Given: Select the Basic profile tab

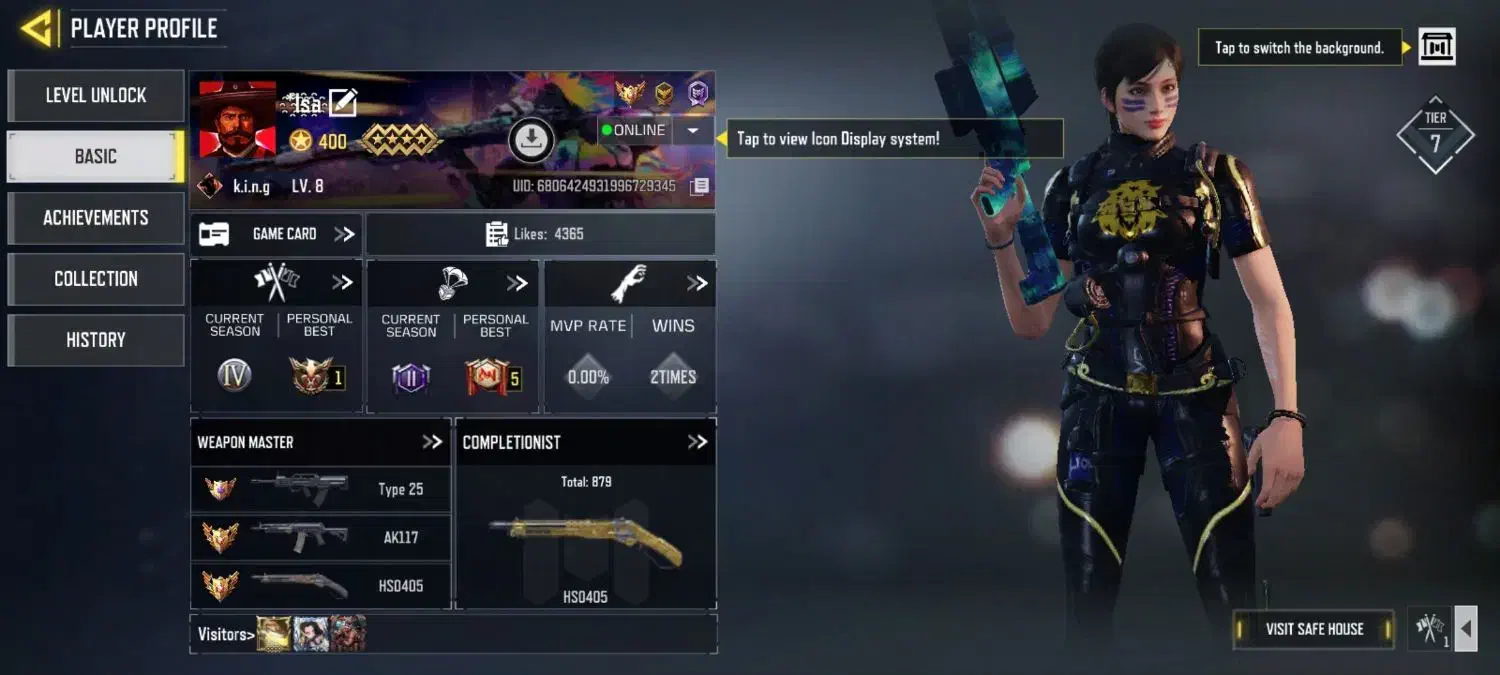Looking at the screenshot, I should [x=96, y=157].
